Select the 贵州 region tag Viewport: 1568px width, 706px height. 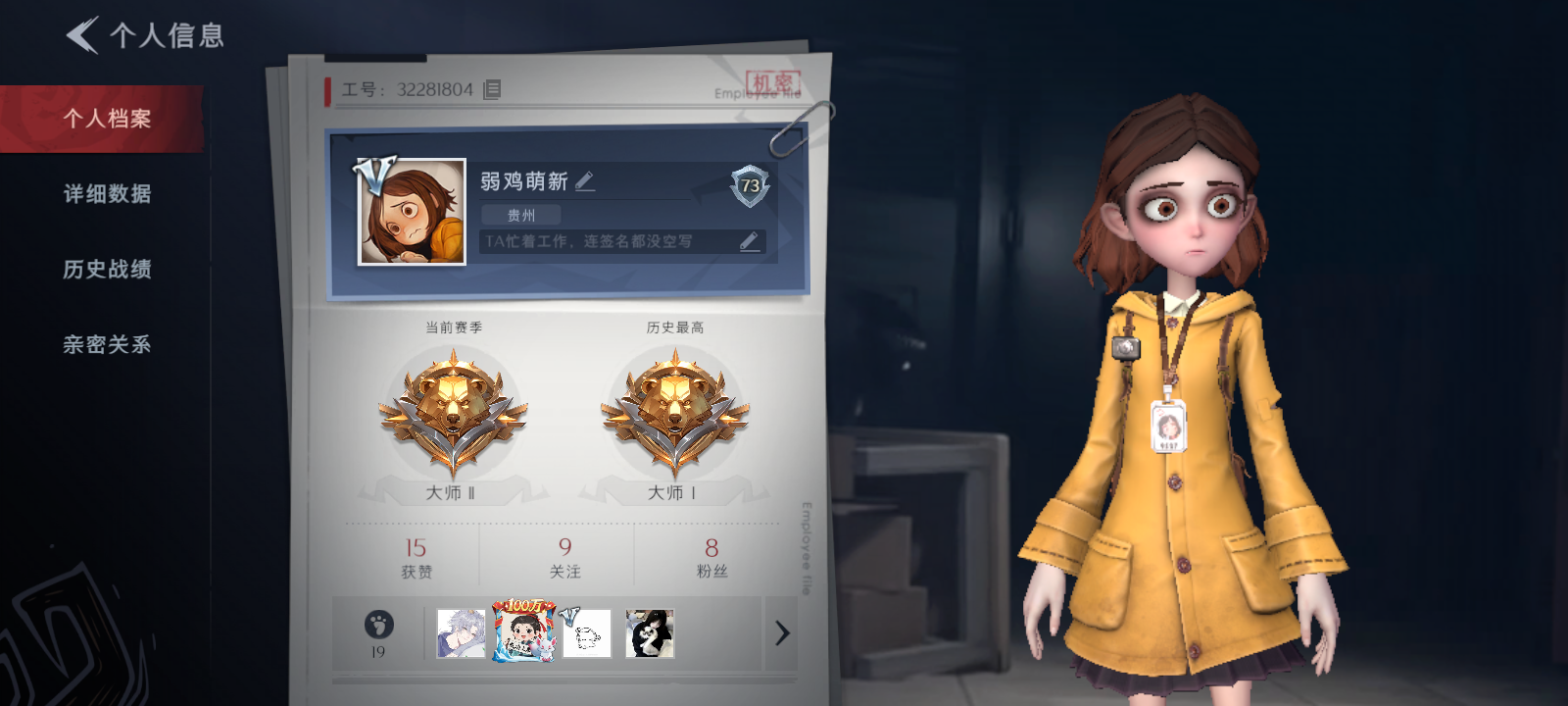pos(519,215)
